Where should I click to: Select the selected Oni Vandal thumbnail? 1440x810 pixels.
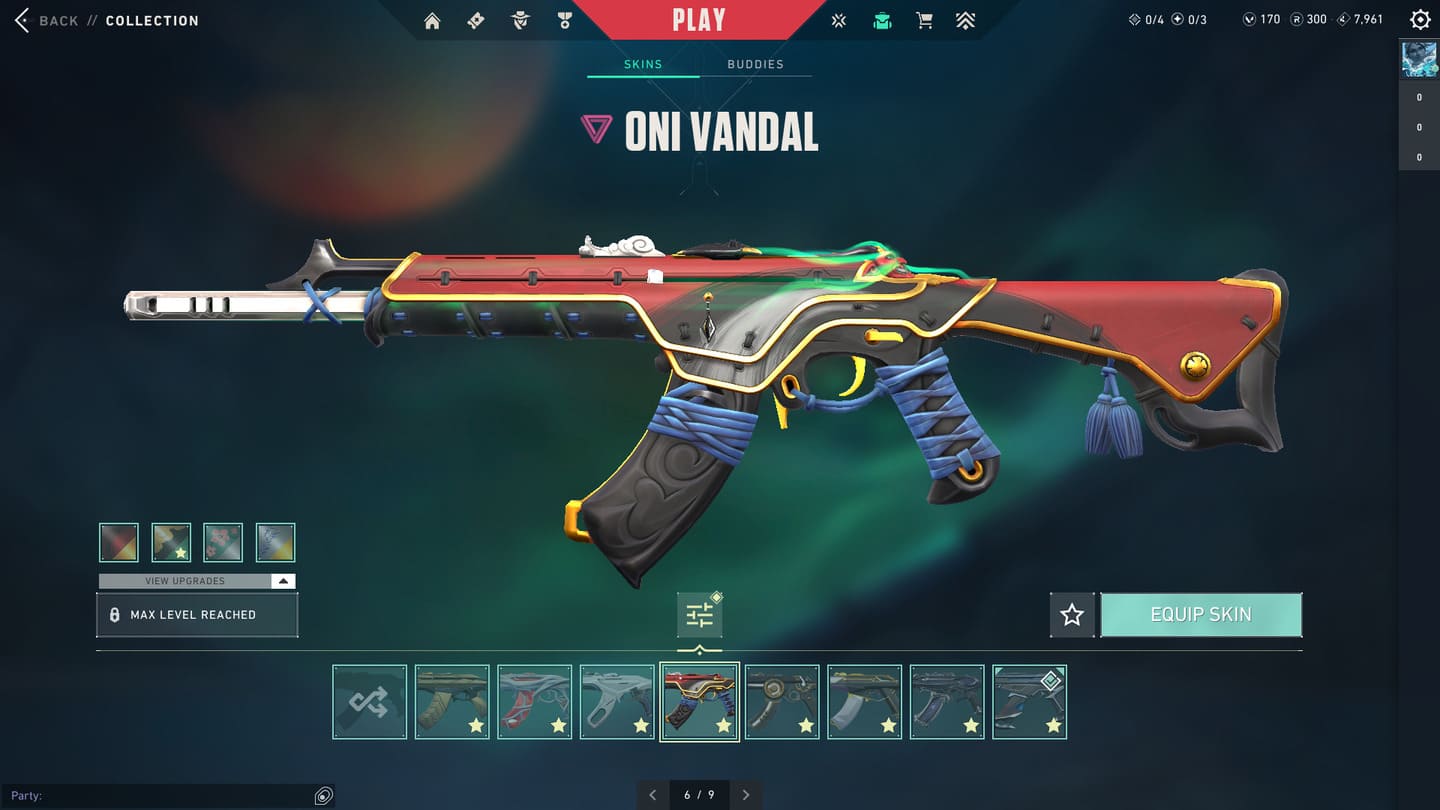(700, 702)
